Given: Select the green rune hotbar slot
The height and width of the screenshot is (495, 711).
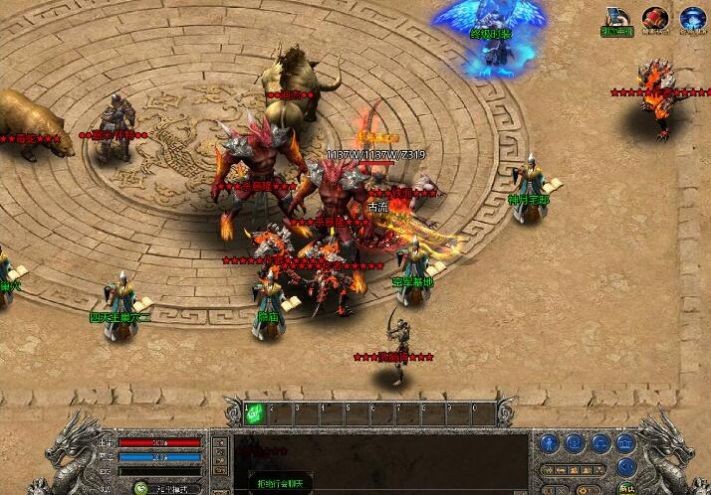Looking at the screenshot, I should coord(254,412).
